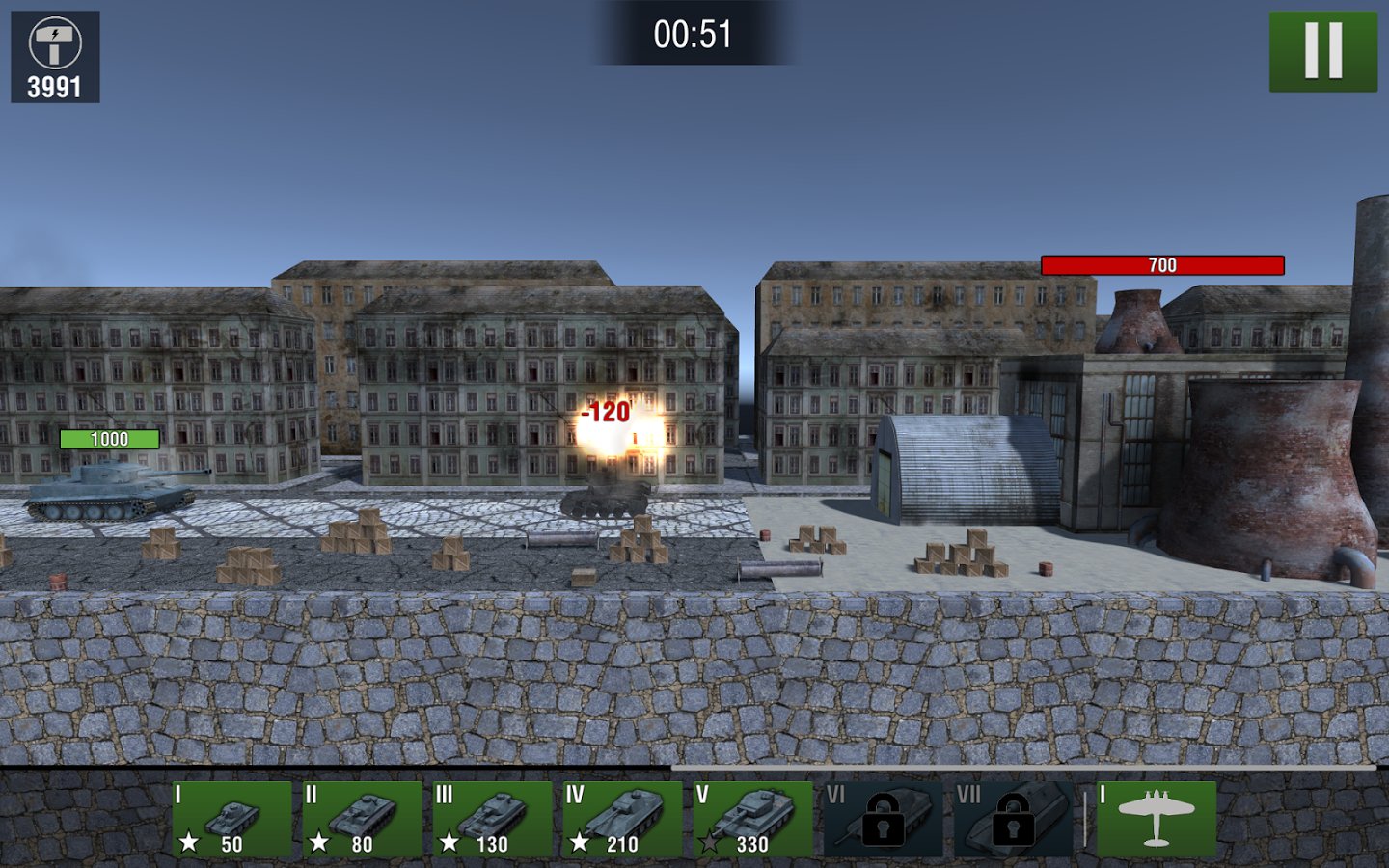Deploy the tier I tank costing 50

(x=231, y=819)
